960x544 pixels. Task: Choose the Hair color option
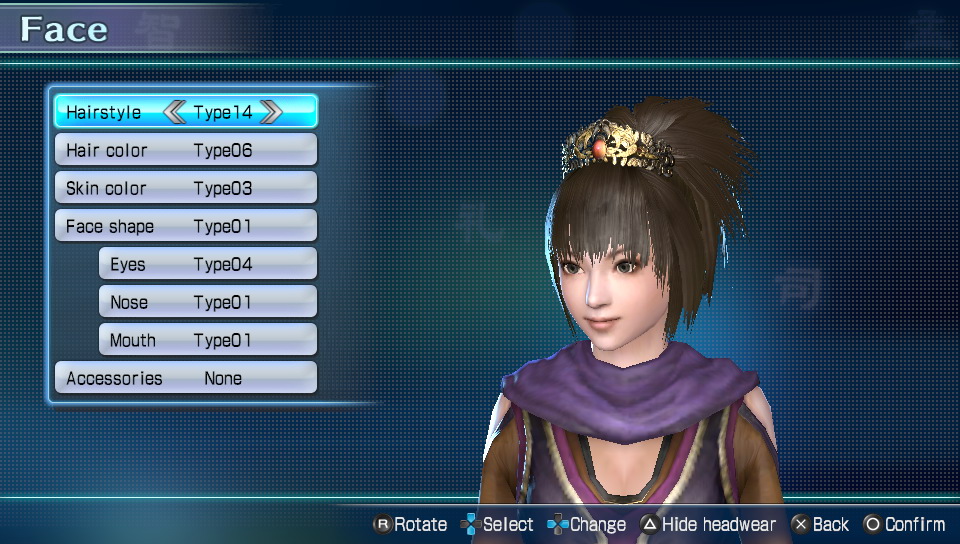(185, 150)
